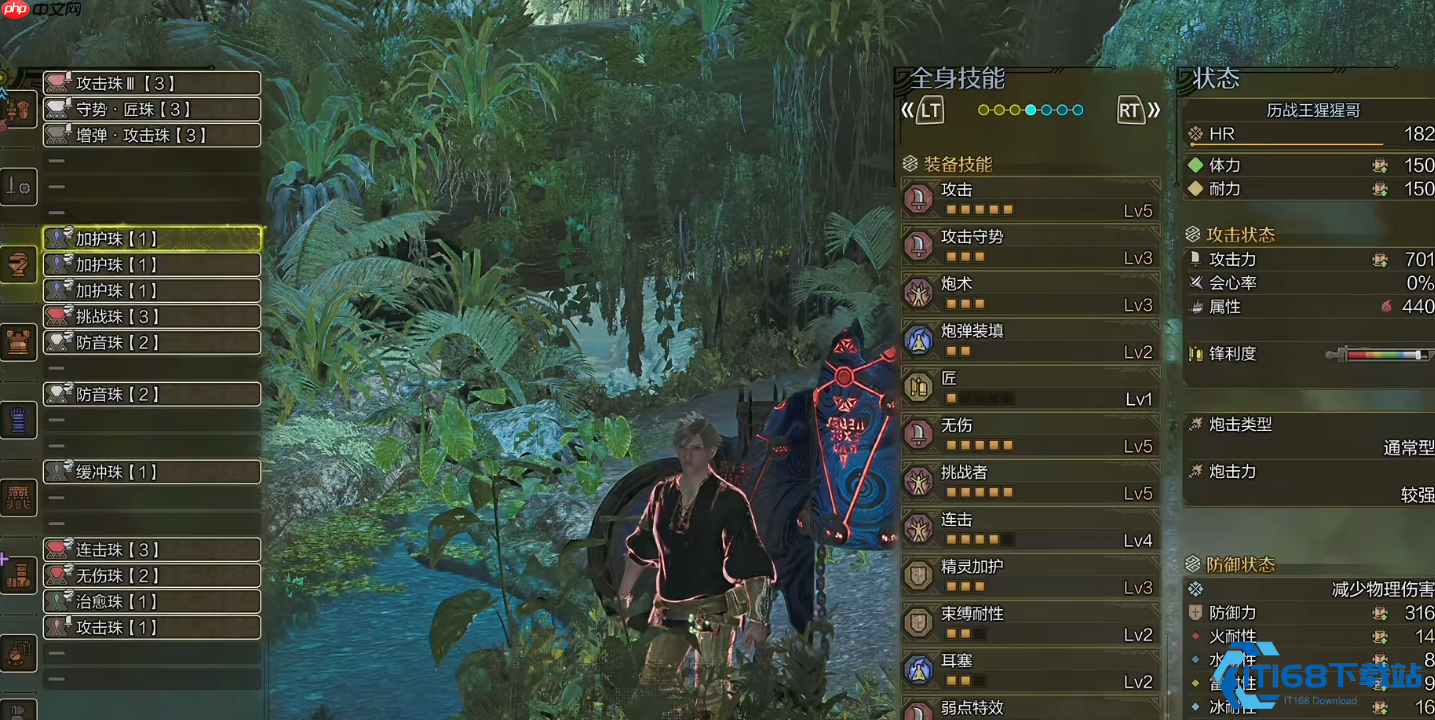Select the 治愈珠【1】 decoration row
The height and width of the screenshot is (720, 1435).
tap(152, 602)
